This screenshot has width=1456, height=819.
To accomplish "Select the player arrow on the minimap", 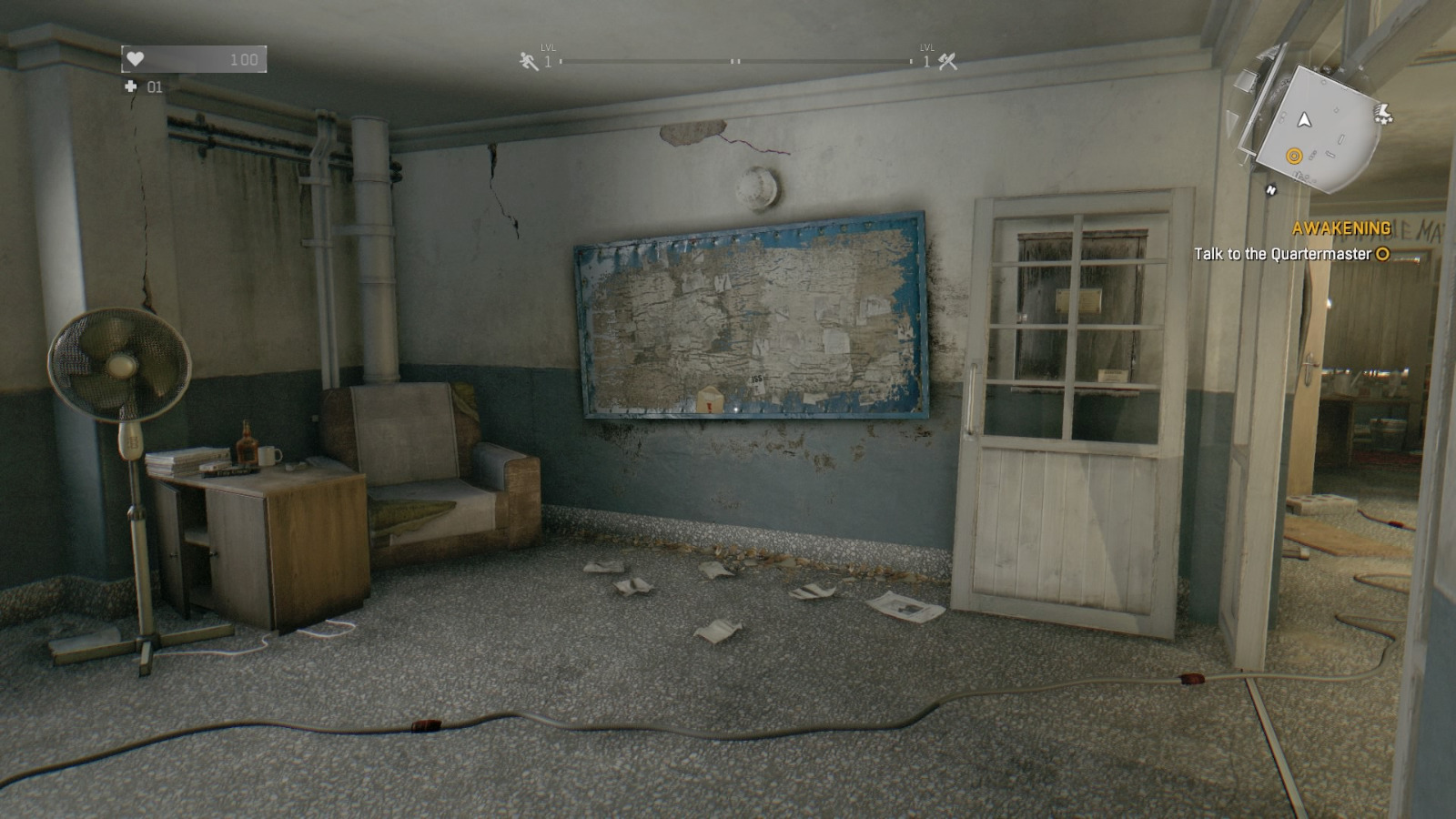I will pyautogui.click(x=1305, y=120).
